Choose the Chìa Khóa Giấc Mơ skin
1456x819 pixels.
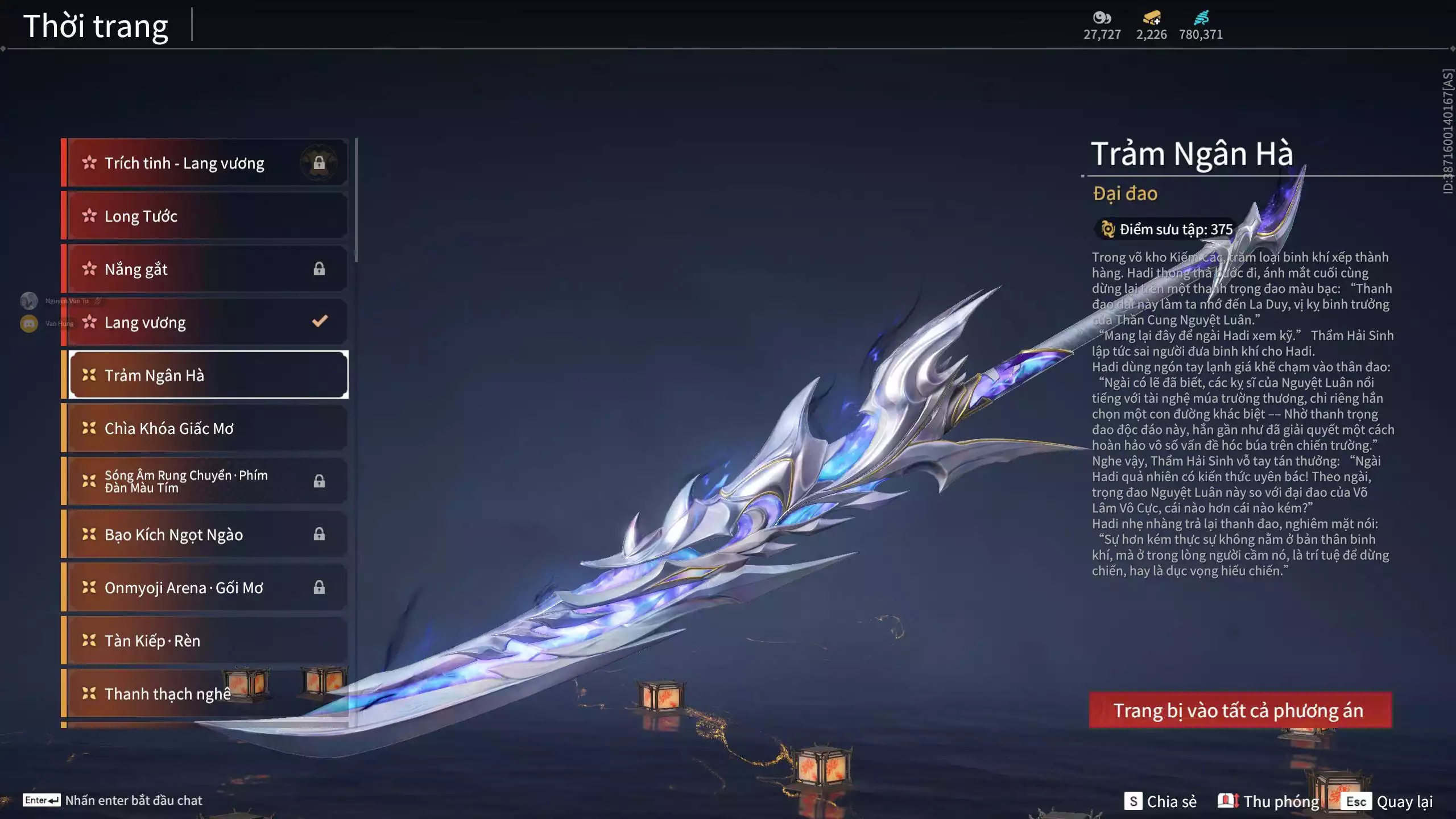coord(207,428)
